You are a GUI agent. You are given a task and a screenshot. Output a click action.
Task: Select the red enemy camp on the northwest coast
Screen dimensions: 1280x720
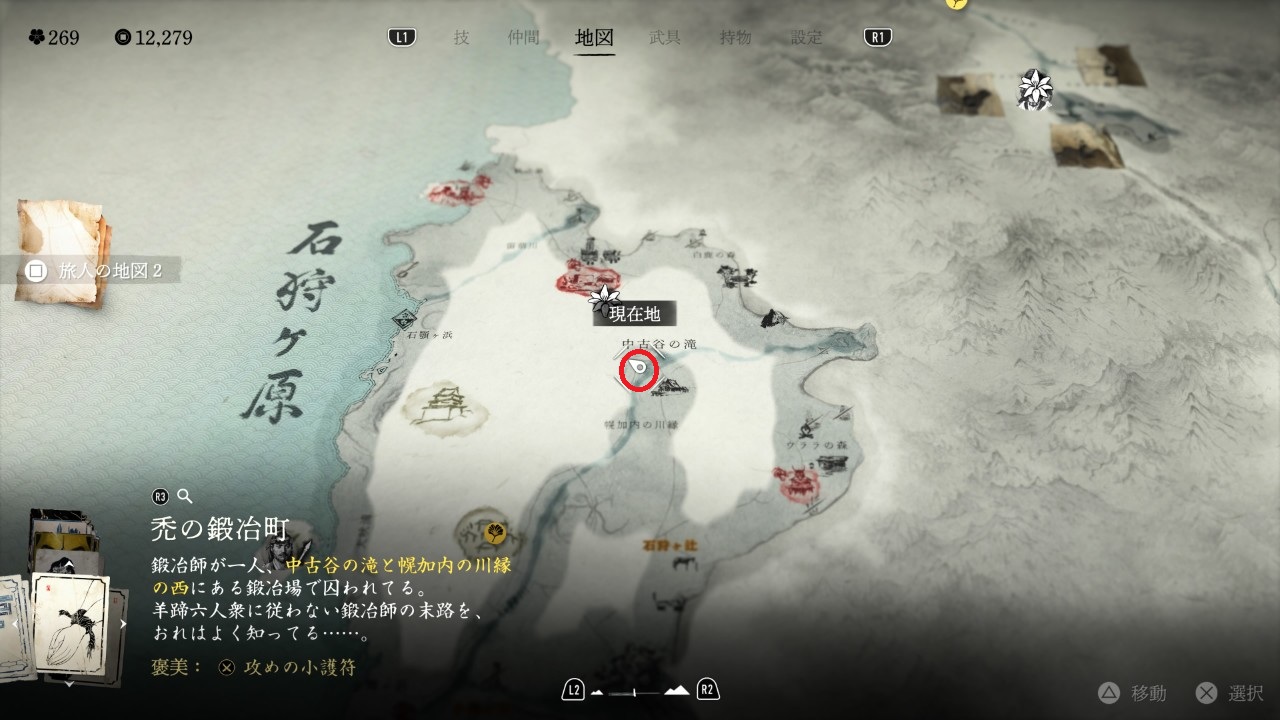459,190
